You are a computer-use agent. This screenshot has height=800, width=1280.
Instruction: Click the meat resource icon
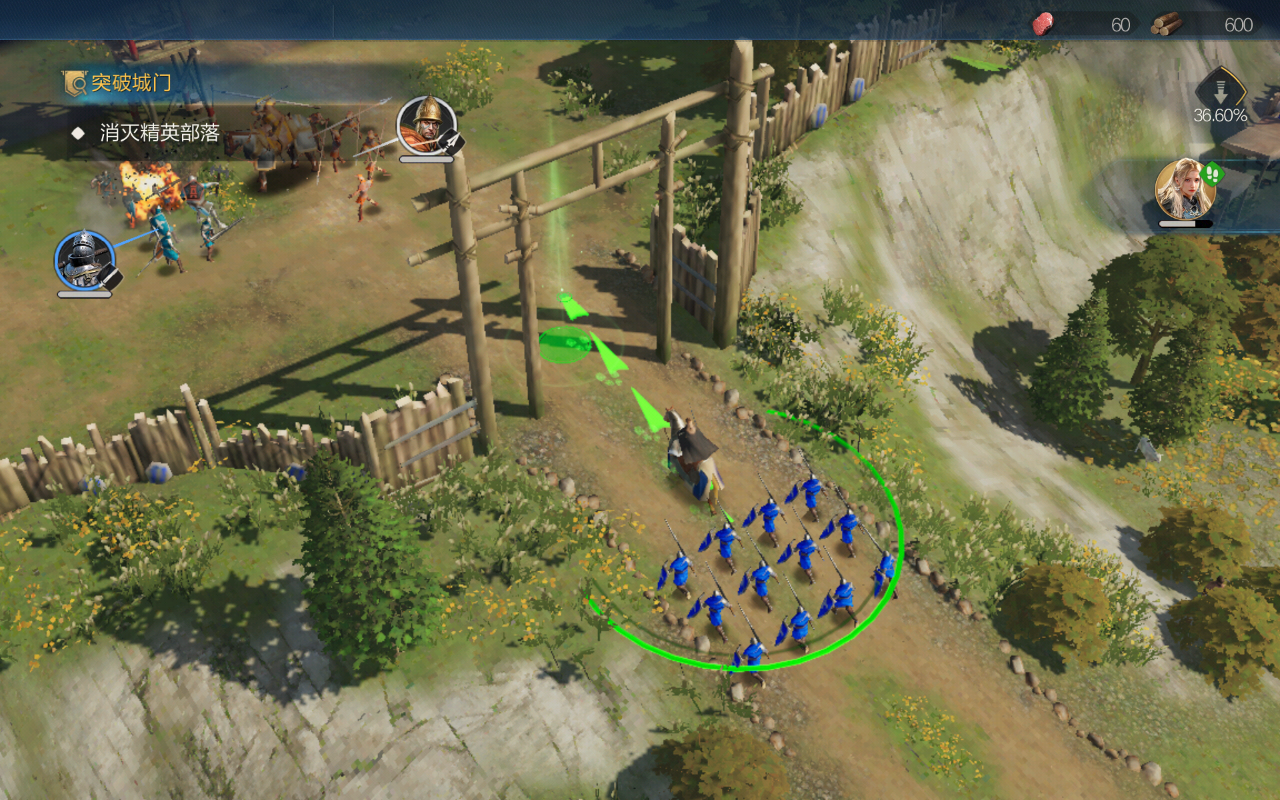coord(1043,24)
